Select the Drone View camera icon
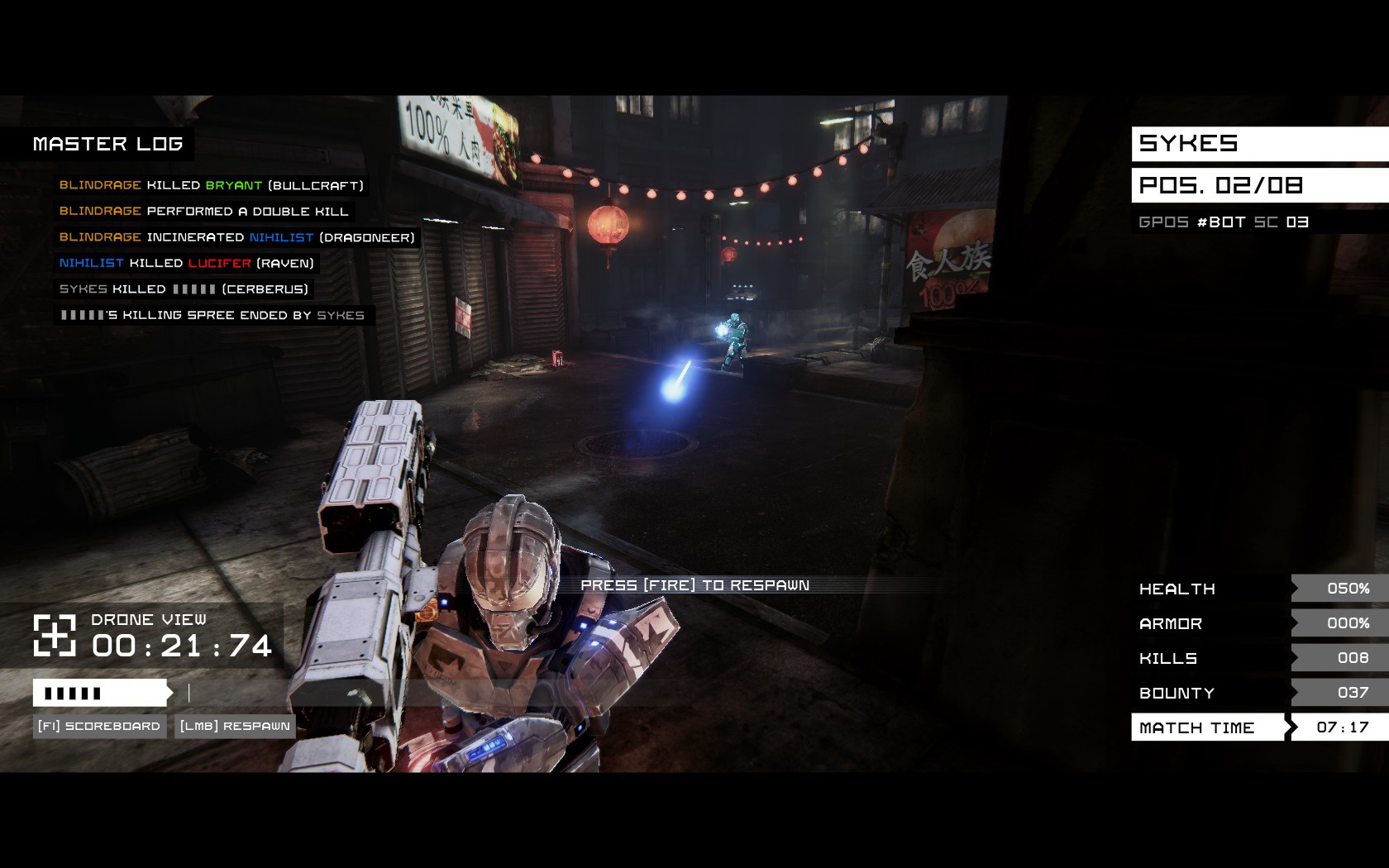Viewport: 1389px width, 868px height. click(55, 636)
